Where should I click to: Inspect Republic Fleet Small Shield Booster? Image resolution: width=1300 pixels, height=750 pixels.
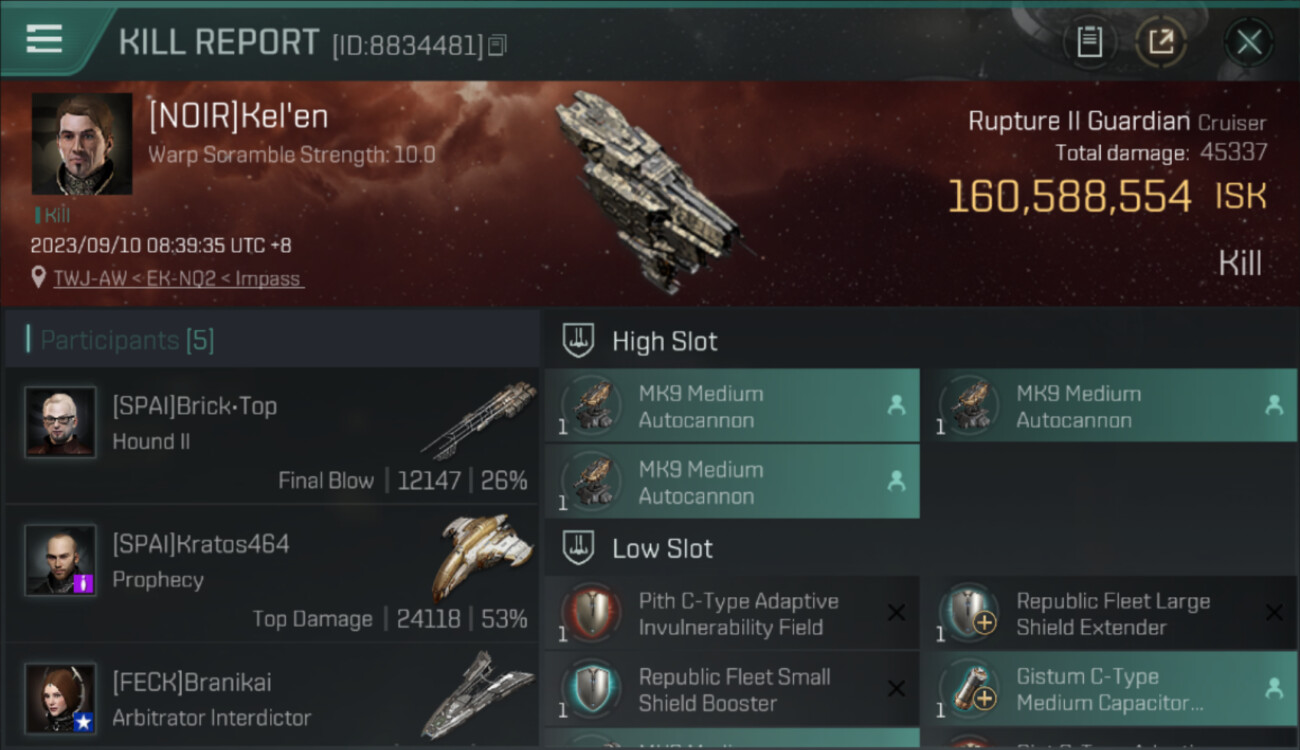[732, 690]
